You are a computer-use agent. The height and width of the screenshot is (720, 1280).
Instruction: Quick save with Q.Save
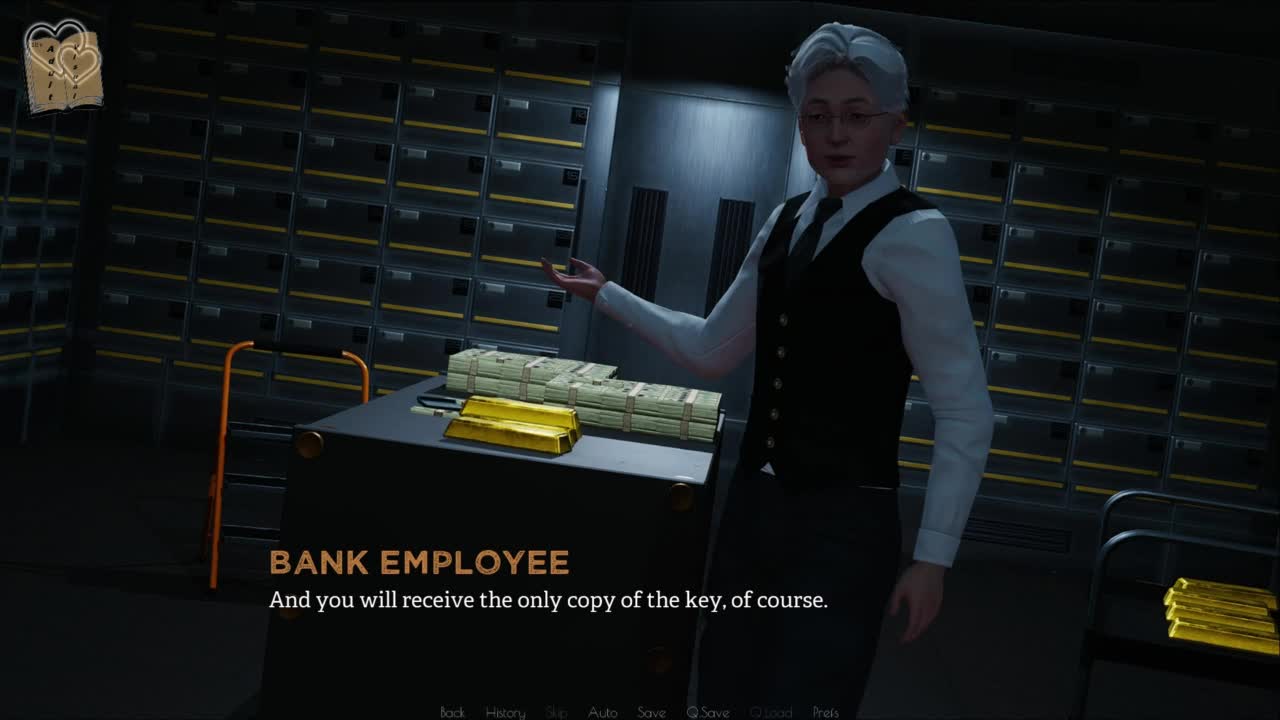coord(707,712)
